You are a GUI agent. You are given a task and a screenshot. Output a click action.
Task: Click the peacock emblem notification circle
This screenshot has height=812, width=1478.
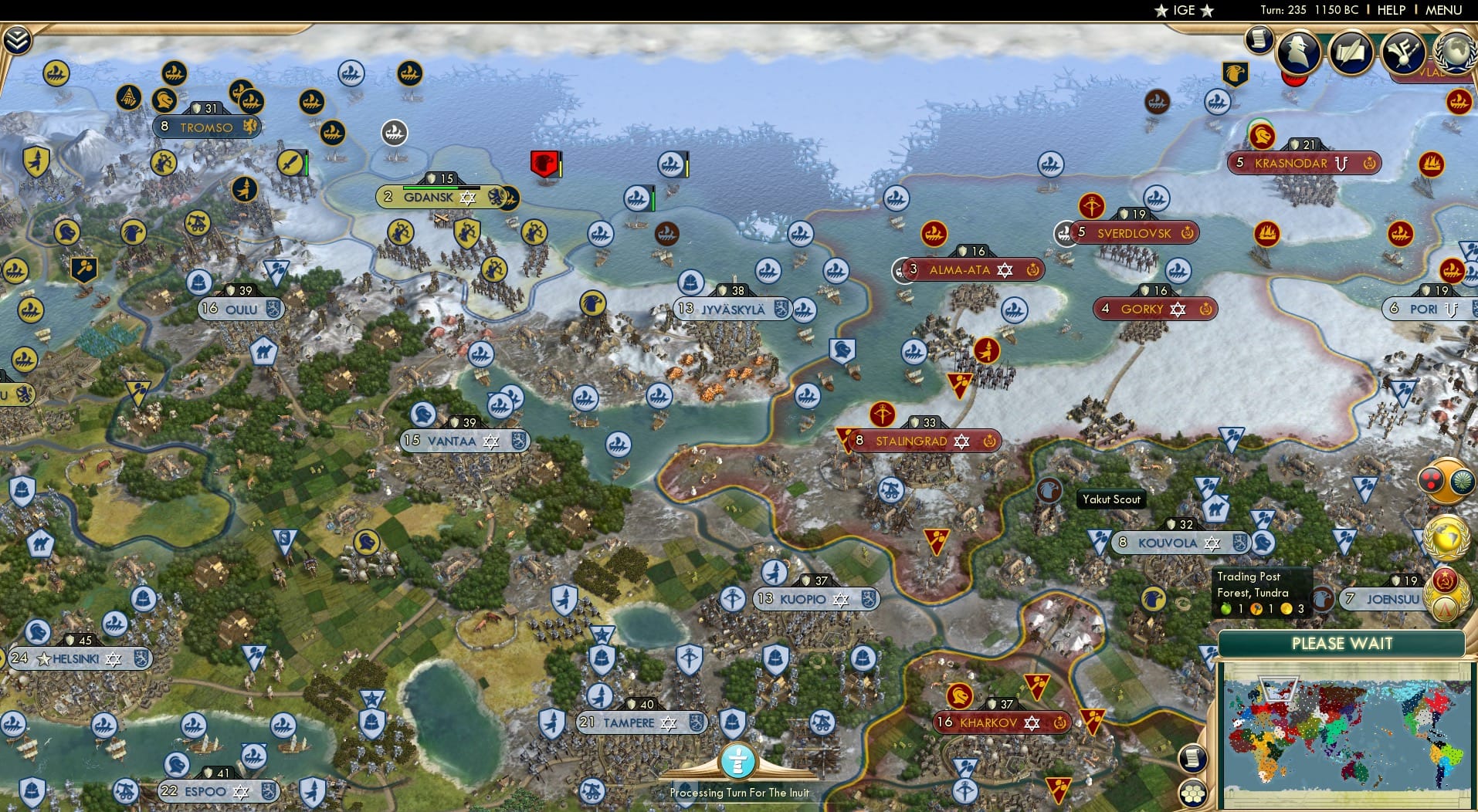(x=1461, y=482)
